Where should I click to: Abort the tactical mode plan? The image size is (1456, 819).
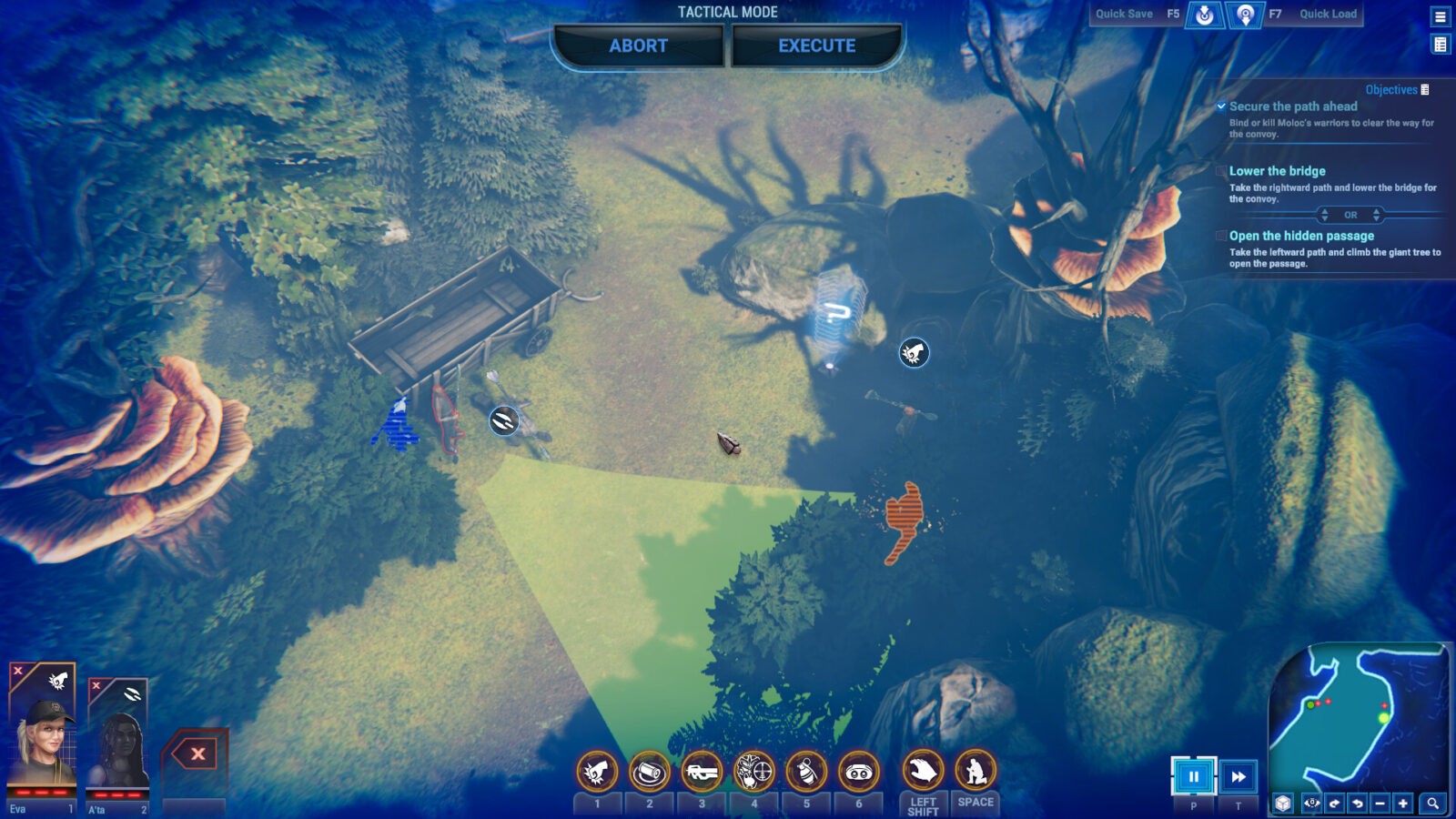pyautogui.click(x=638, y=45)
